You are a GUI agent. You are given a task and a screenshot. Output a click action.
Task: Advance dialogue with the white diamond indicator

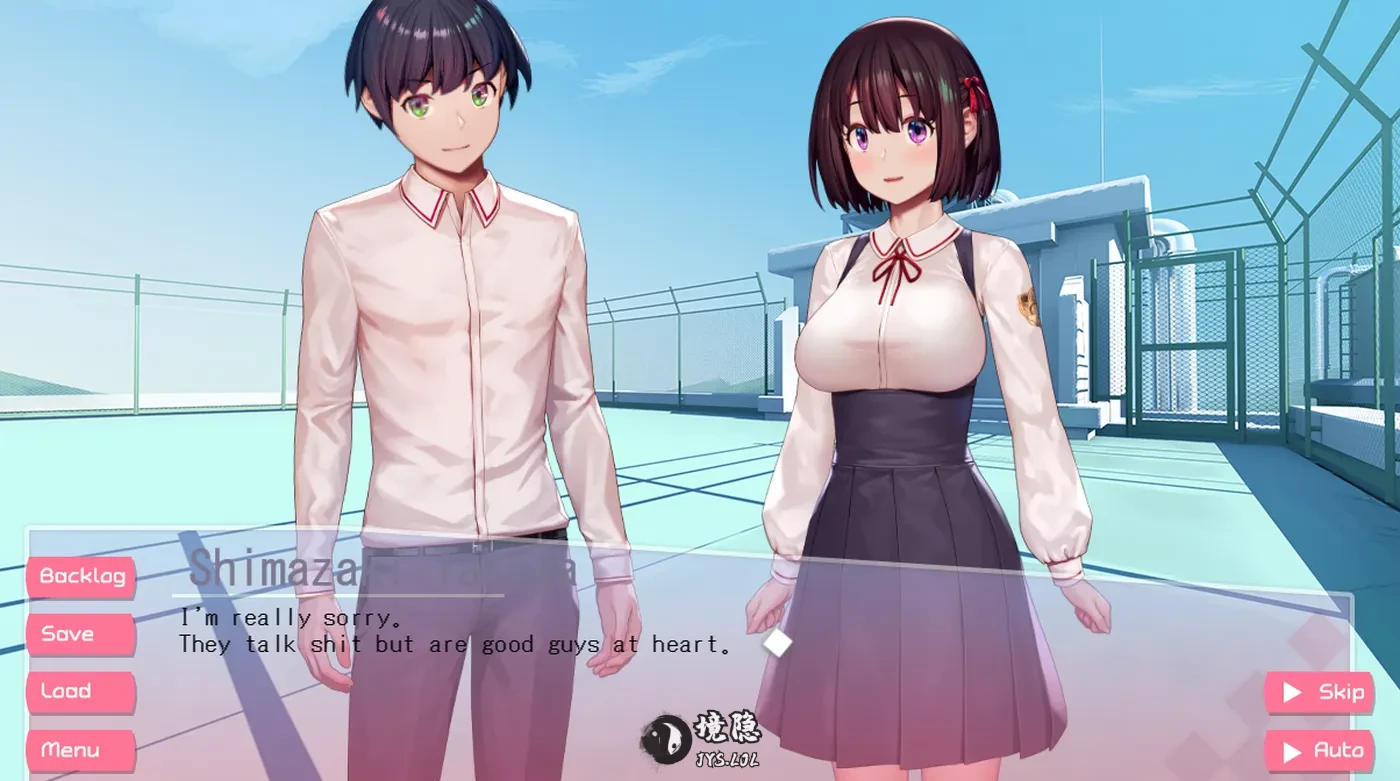[777, 643]
